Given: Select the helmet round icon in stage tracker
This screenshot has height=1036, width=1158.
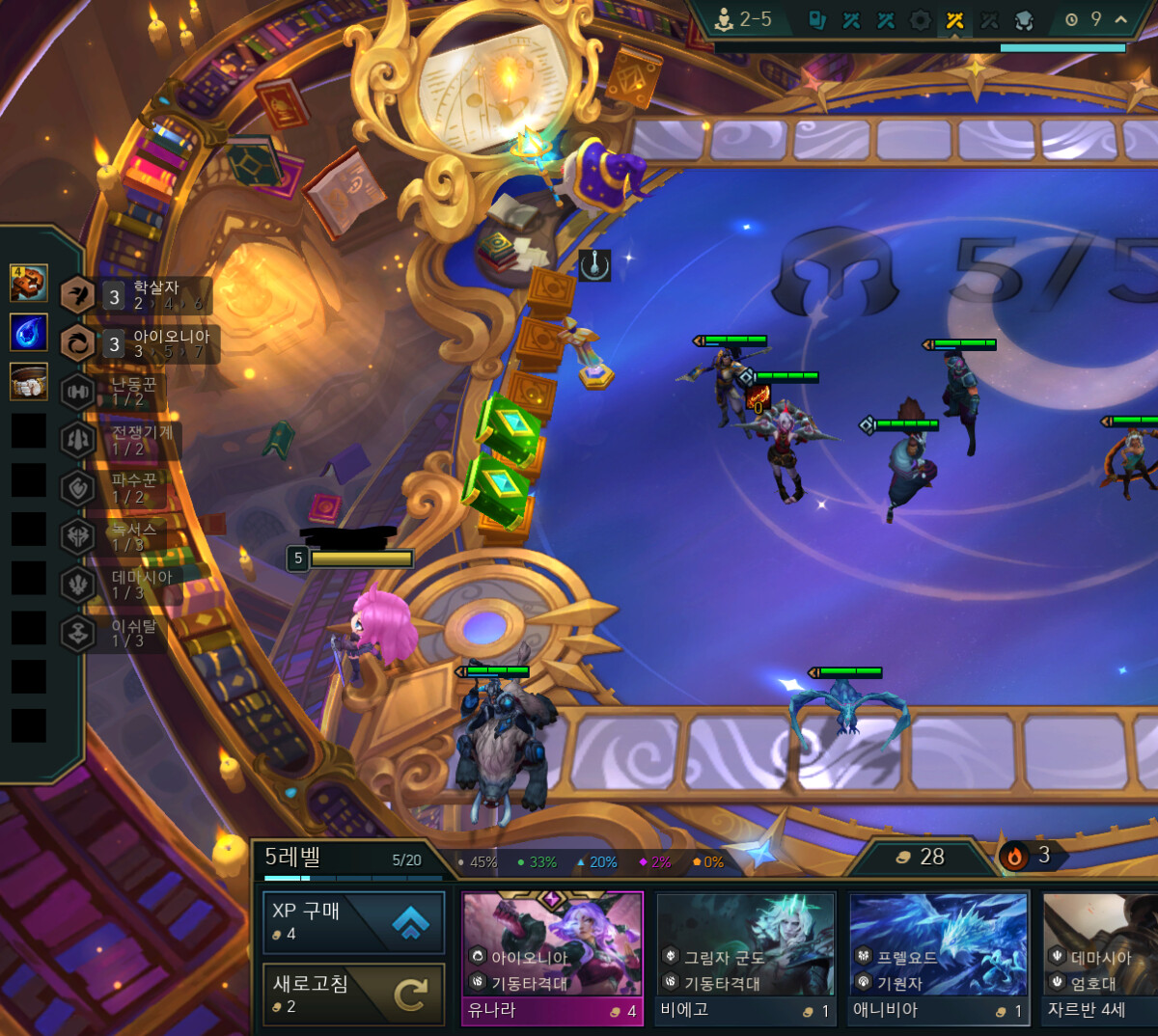Looking at the screenshot, I should (x=1024, y=20).
